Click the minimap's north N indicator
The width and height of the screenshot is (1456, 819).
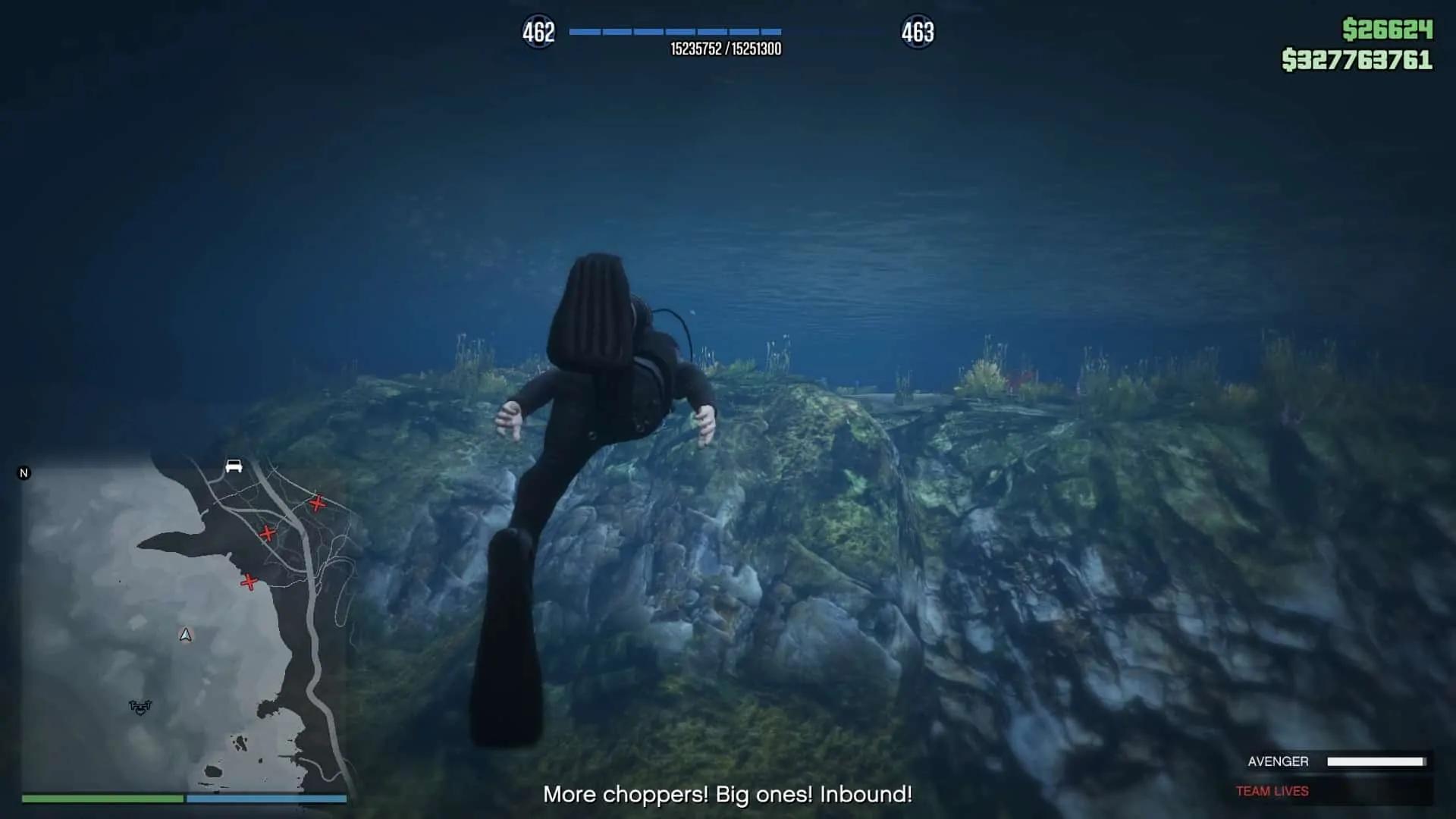tap(24, 473)
